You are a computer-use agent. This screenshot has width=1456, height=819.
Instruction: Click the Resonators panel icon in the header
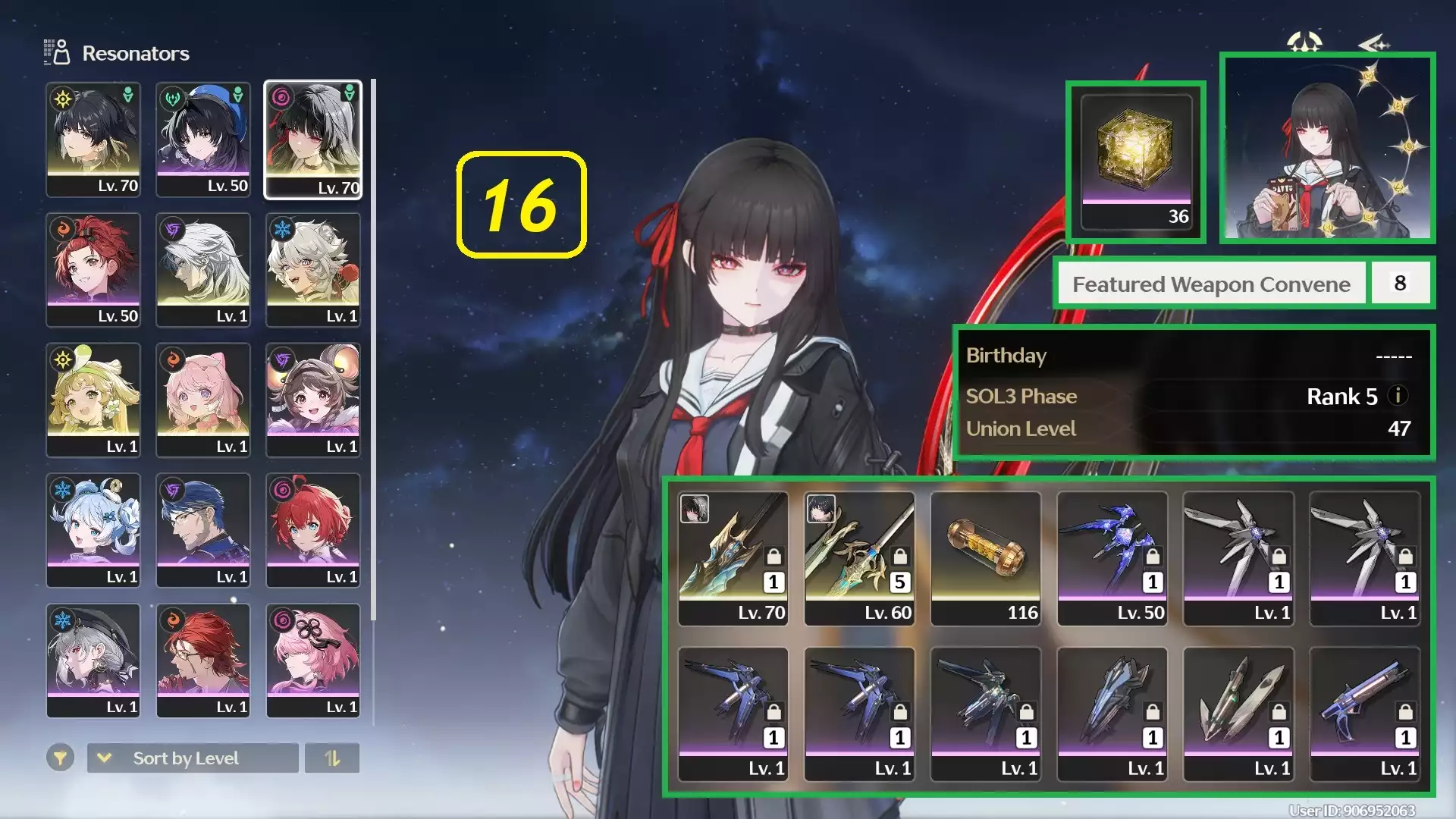tap(55, 52)
